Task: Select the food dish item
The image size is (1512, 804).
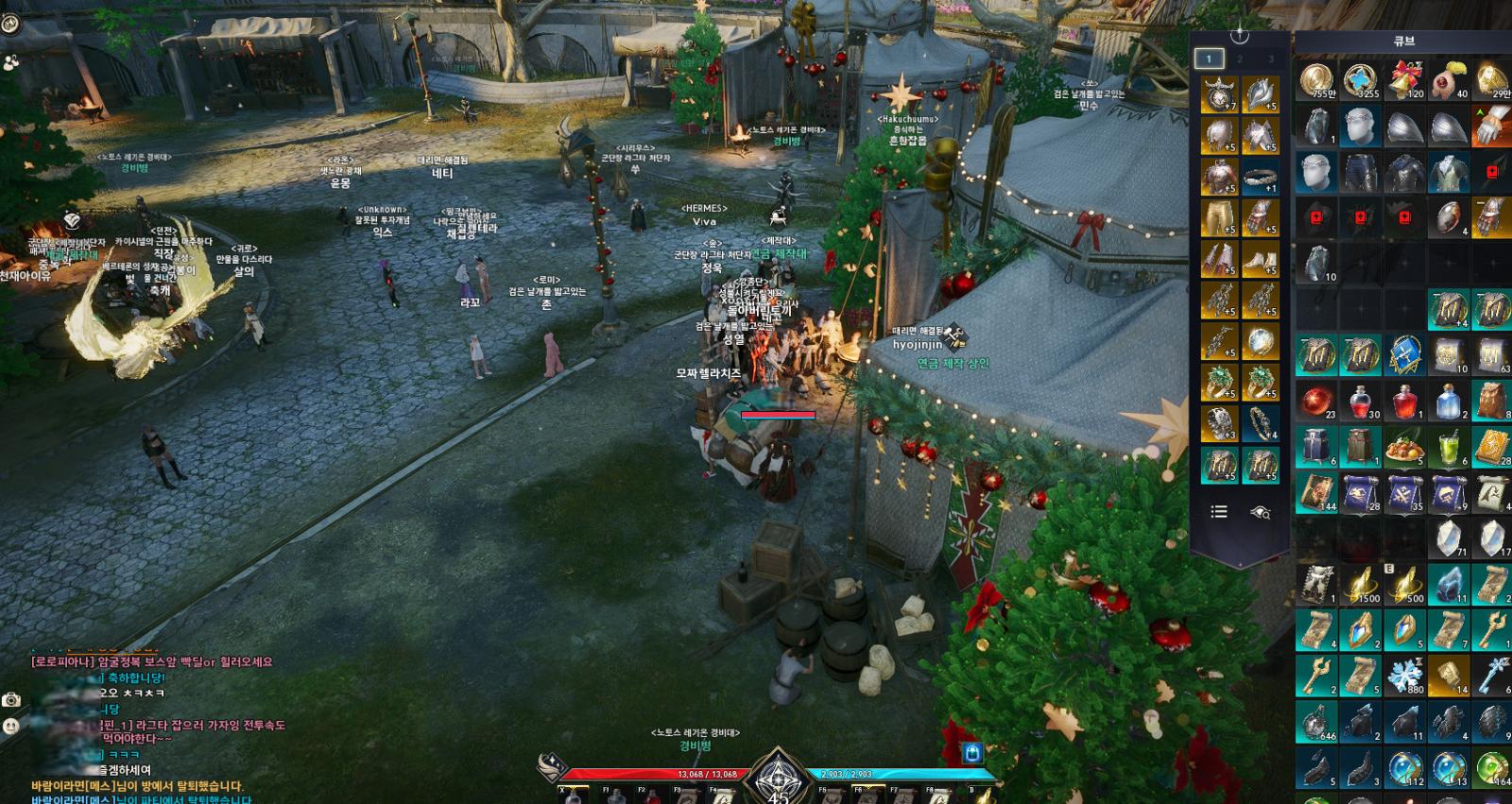Action: [1406, 448]
